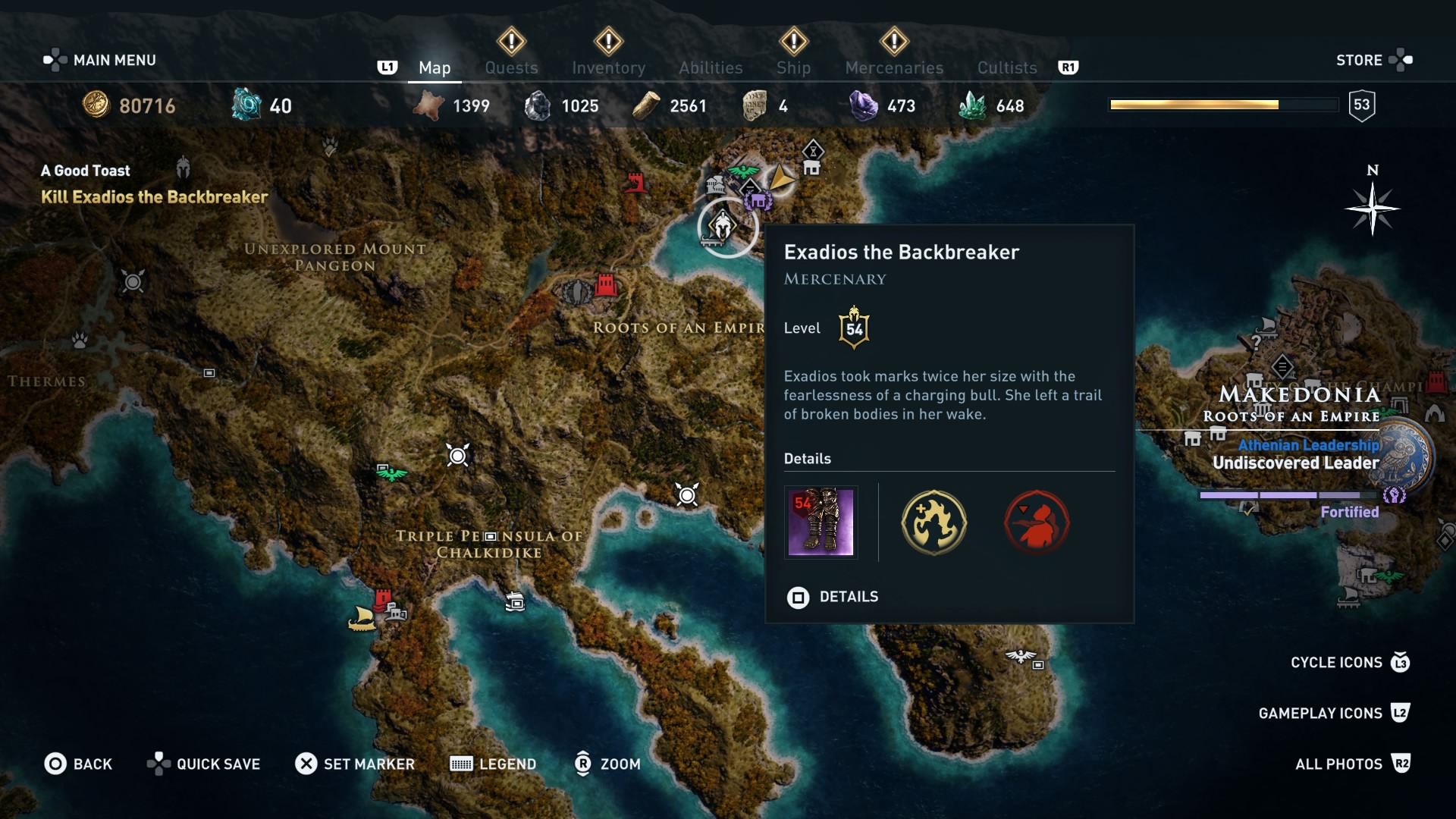Click the red hooded figure weakness icon
Image resolution: width=1456 pixels, height=819 pixels.
1037,522
